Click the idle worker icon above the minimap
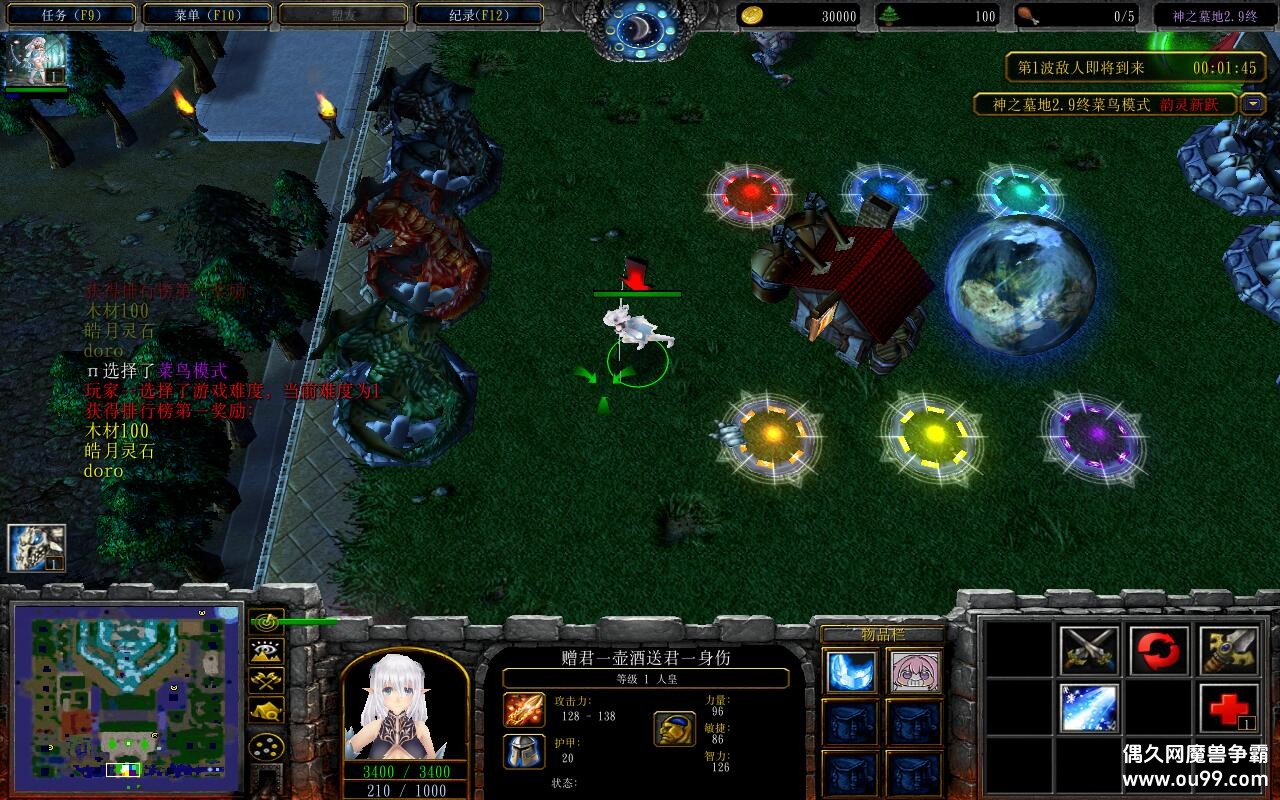 click(37, 548)
